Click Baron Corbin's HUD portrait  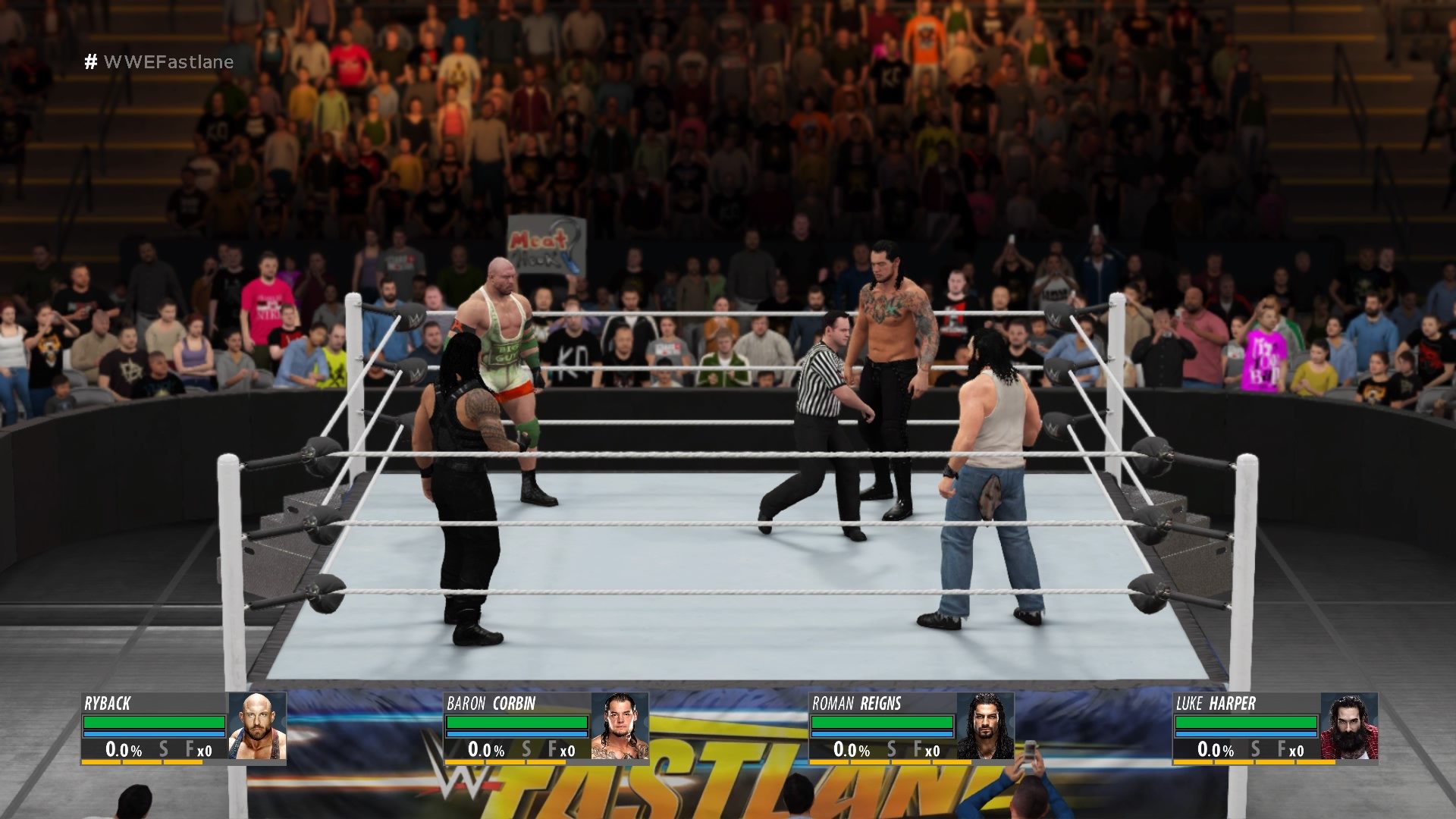[x=620, y=726]
